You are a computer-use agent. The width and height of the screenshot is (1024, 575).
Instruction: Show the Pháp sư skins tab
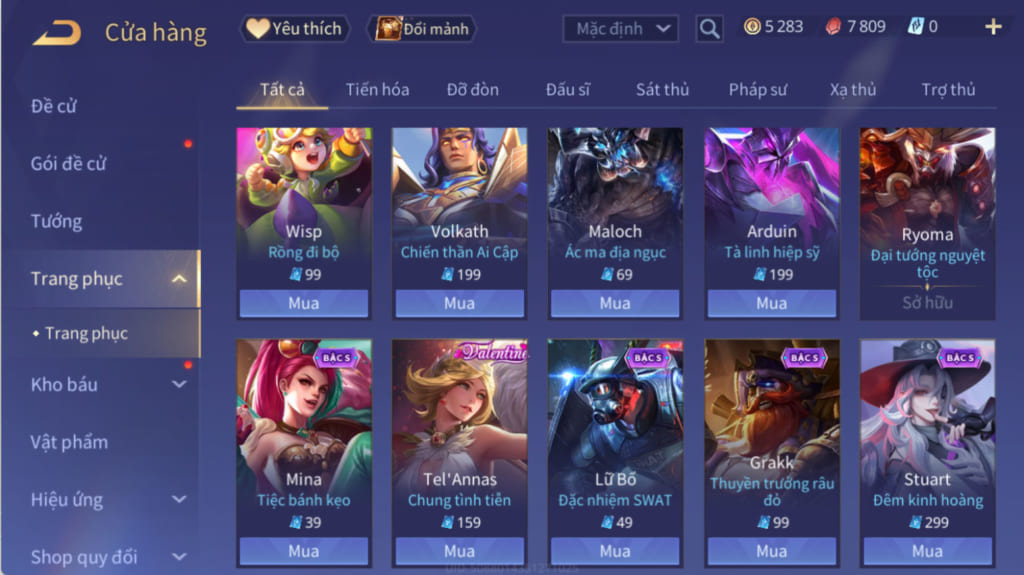[x=757, y=89]
